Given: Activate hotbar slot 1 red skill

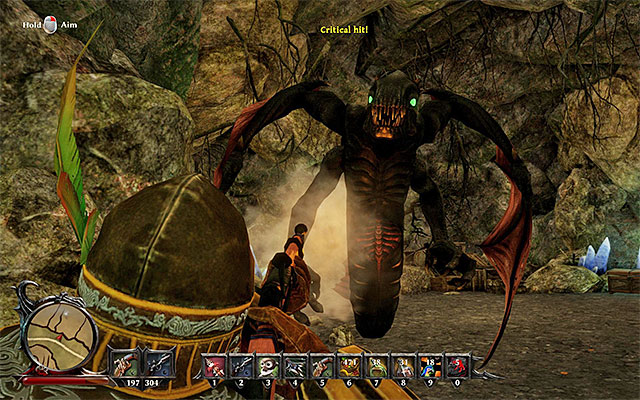Looking at the screenshot, I should [x=214, y=366].
